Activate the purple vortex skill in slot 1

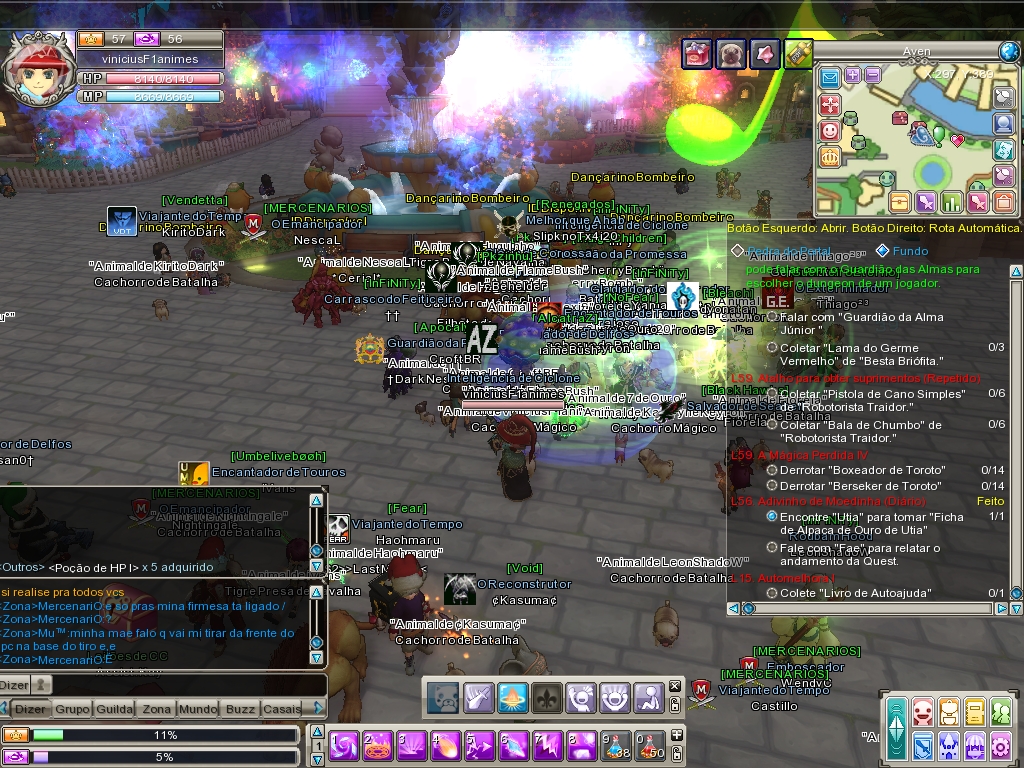[344, 746]
